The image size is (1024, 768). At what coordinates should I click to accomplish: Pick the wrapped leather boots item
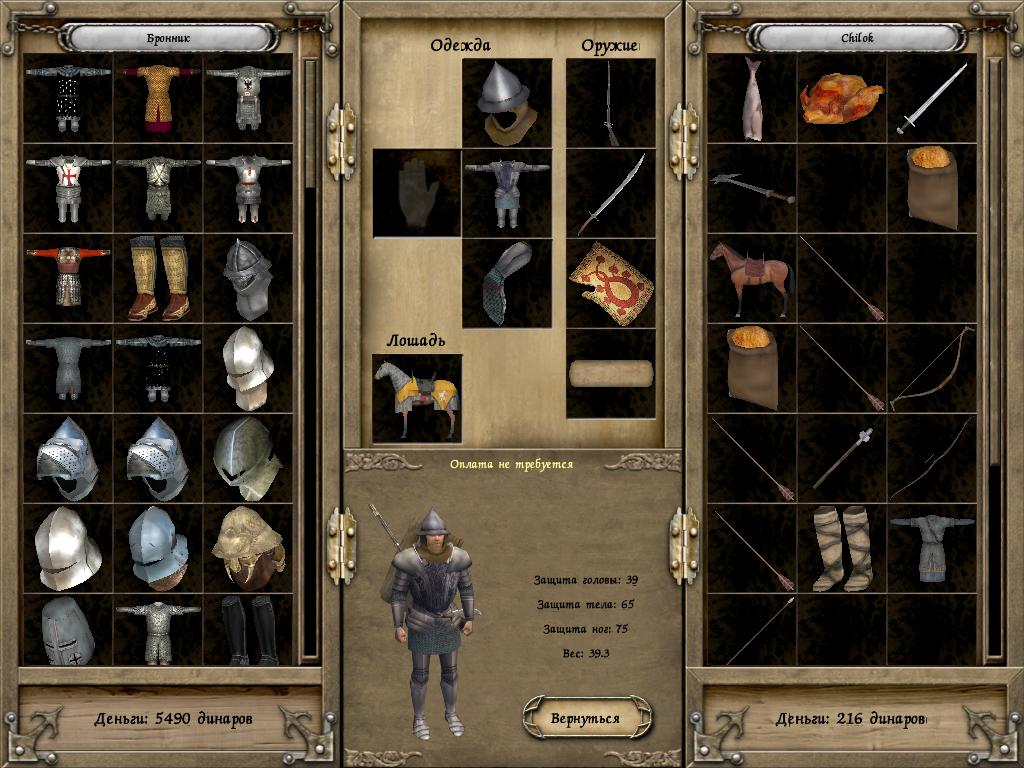[842, 548]
